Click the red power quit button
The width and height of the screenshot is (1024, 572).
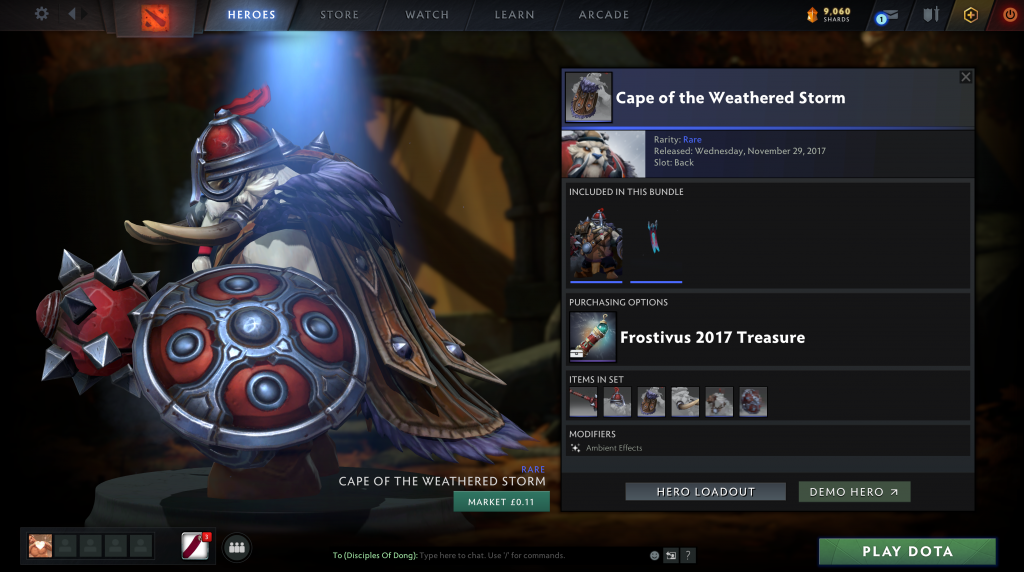click(x=1008, y=15)
